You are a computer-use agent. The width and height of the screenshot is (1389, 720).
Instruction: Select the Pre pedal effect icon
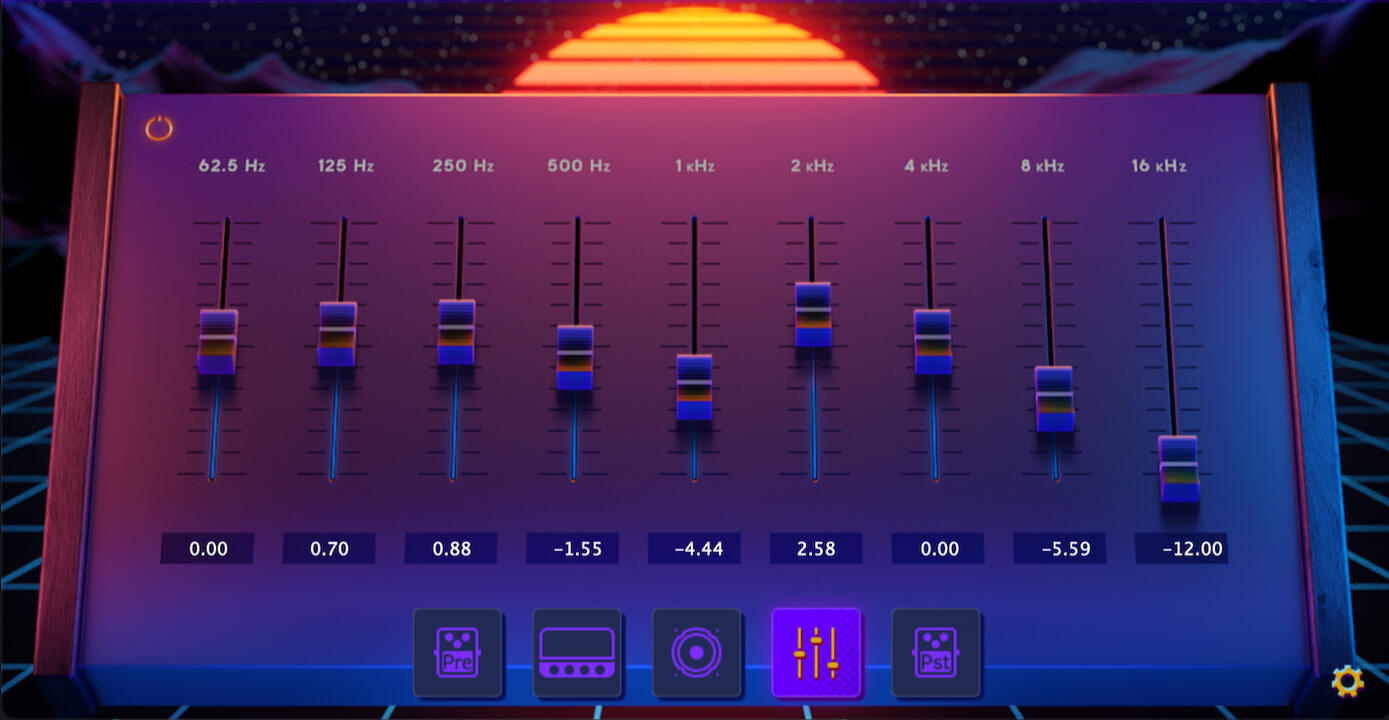point(458,653)
